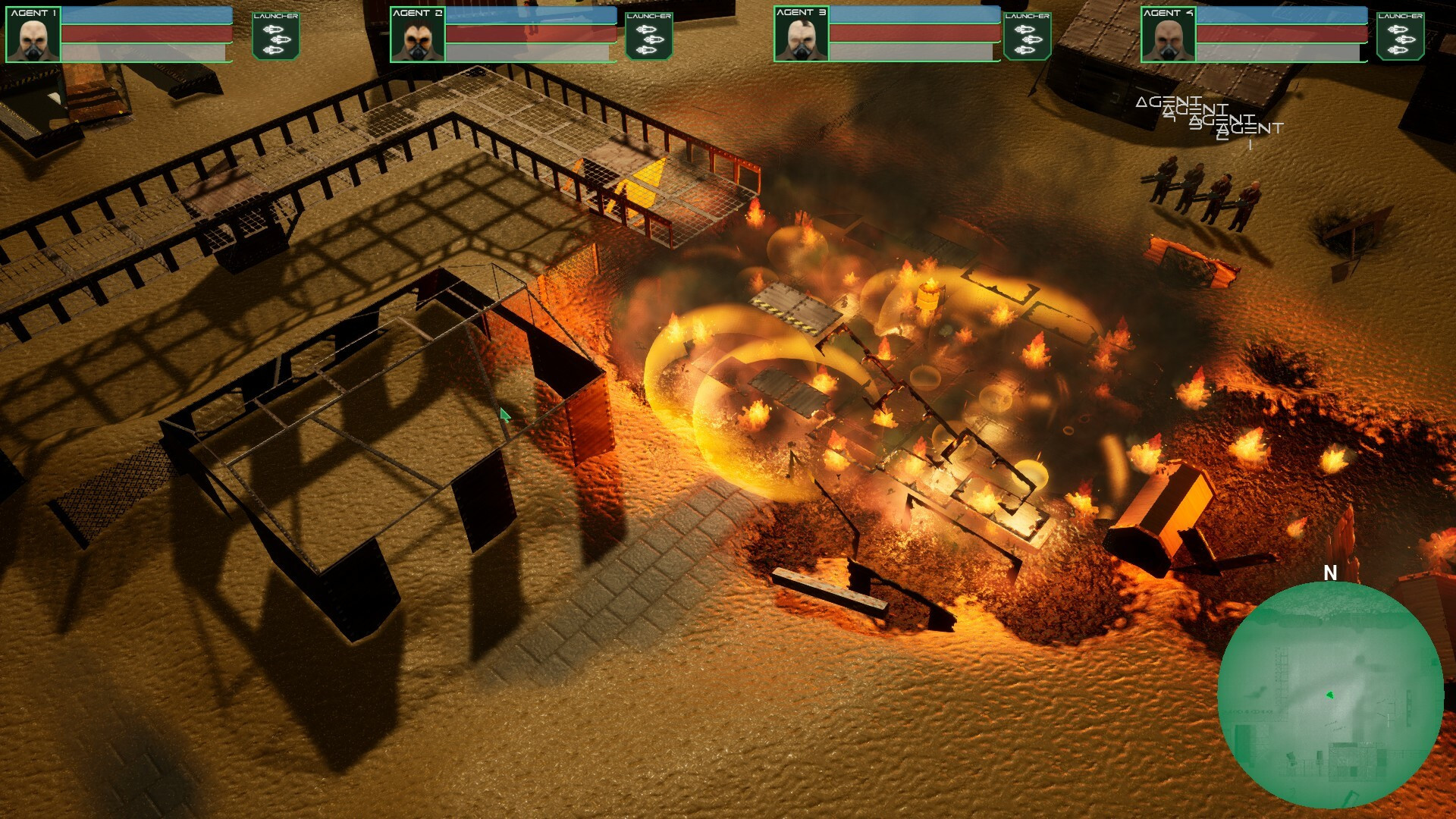Open Agent 1's Launcher weapon slot
The image size is (1456, 819).
[x=275, y=36]
